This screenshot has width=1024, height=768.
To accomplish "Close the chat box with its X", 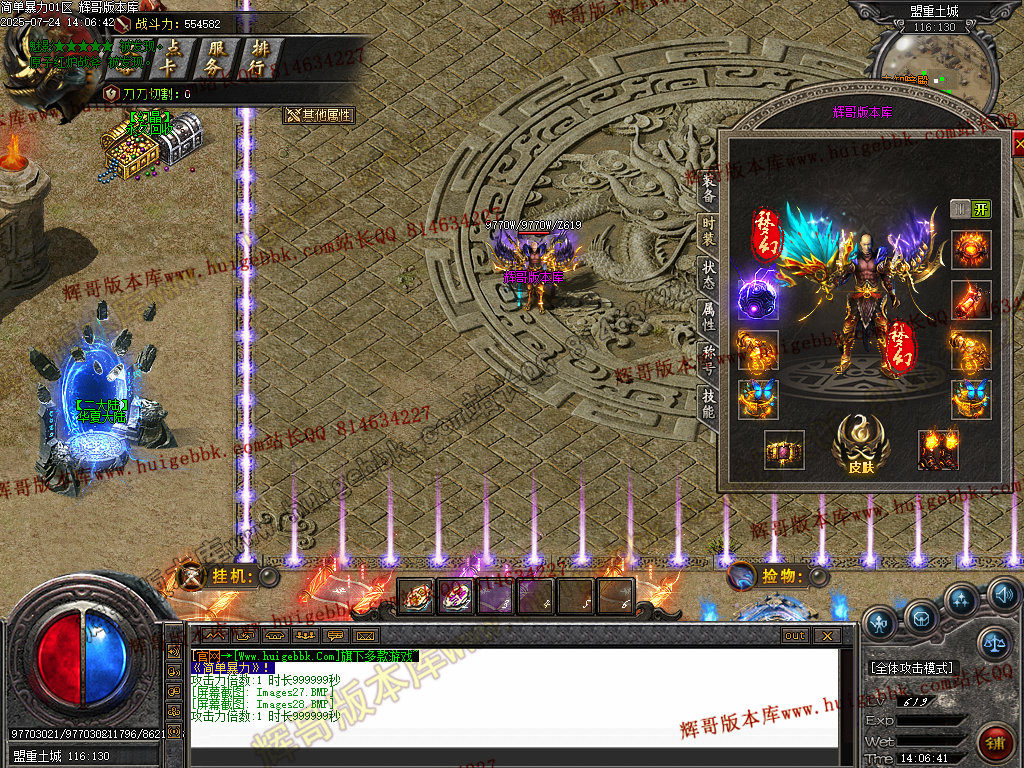I will [x=826, y=635].
